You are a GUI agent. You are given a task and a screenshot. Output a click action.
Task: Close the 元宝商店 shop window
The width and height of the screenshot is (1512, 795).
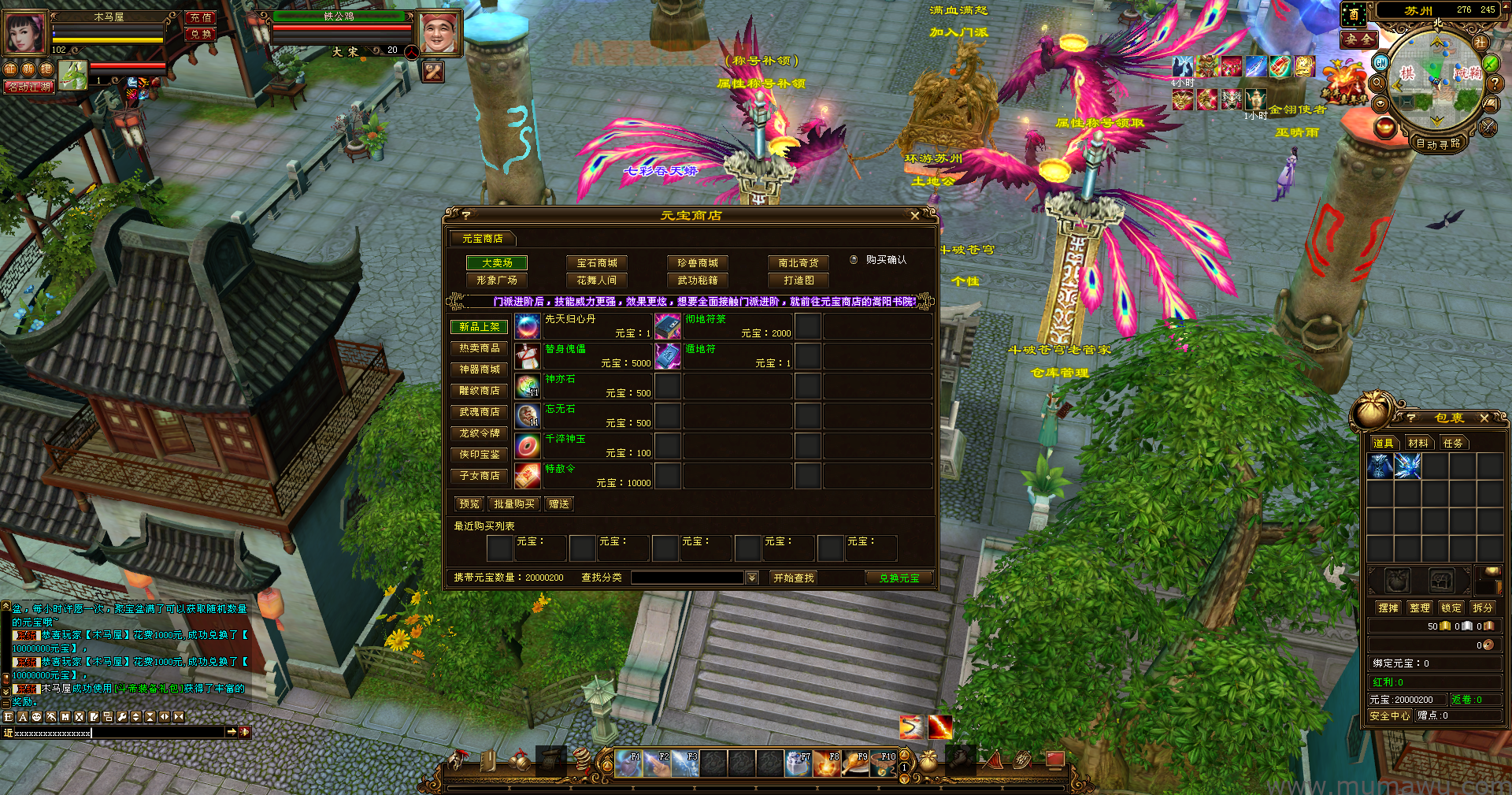(914, 215)
